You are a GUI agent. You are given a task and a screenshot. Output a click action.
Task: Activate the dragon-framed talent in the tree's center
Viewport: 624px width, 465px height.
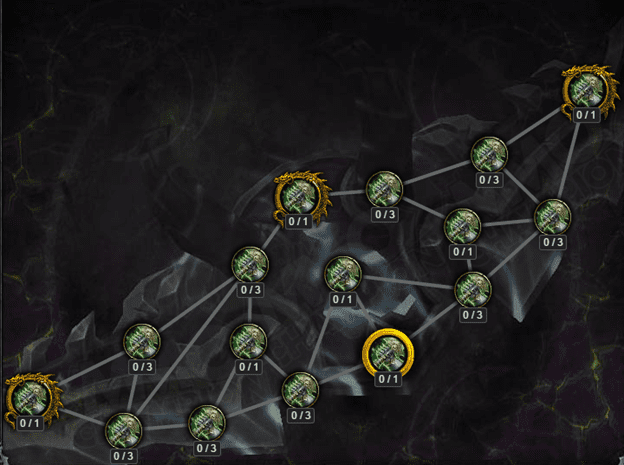[300, 193]
